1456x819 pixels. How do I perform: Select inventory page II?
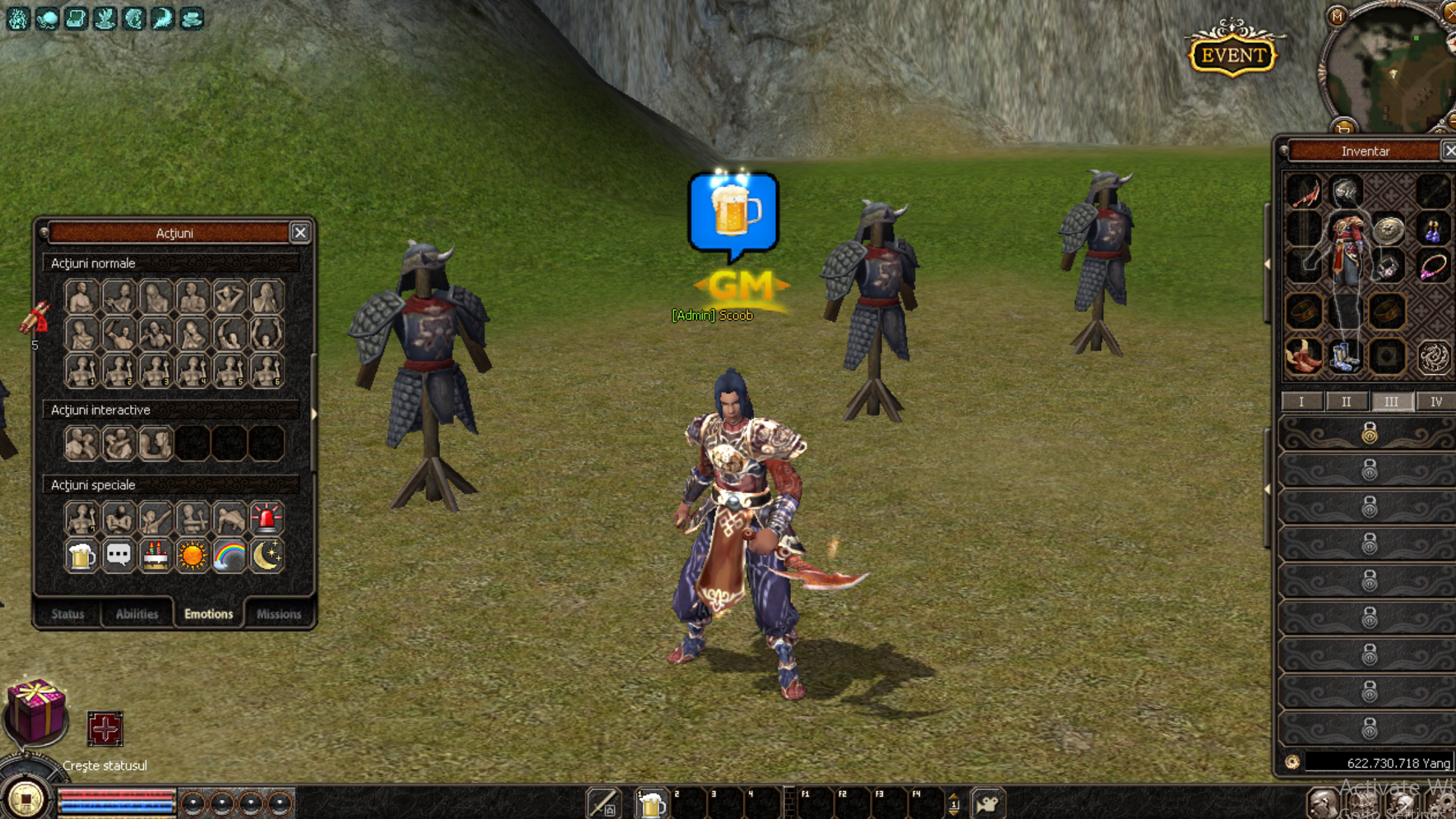tap(1346, 401)
